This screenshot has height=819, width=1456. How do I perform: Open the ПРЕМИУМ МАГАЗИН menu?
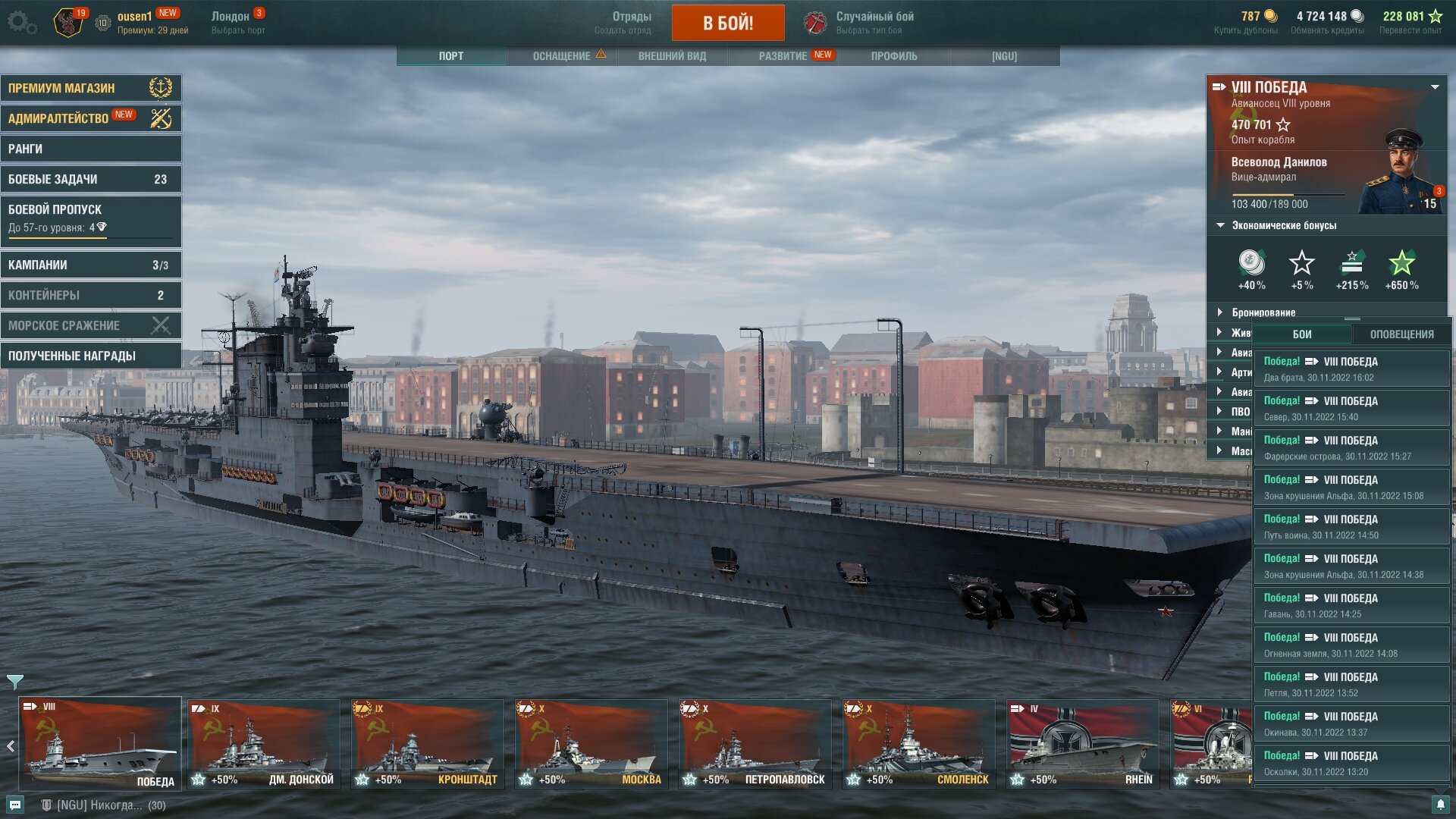(90, 88)
